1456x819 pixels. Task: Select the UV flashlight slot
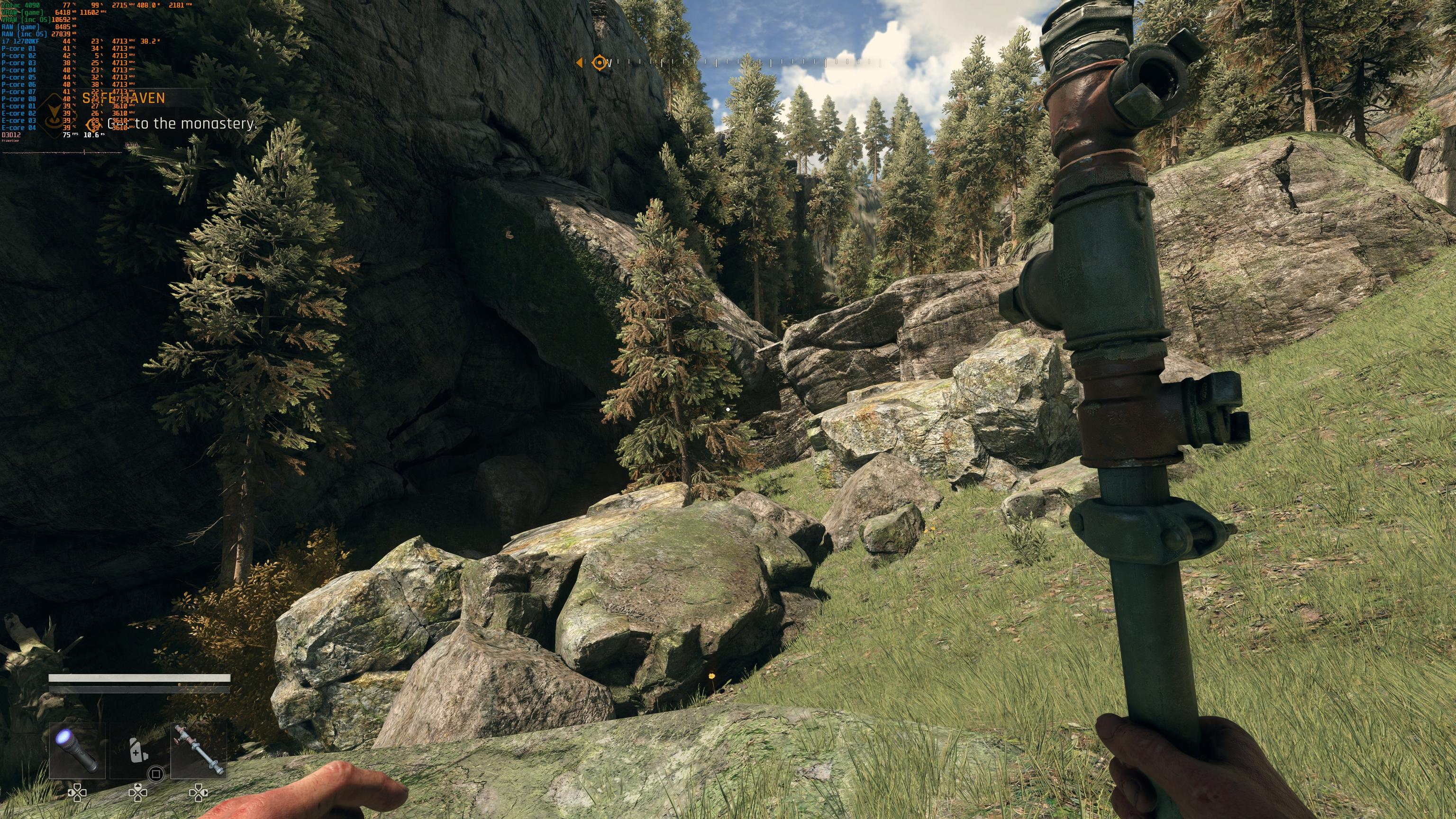[77, 750]
